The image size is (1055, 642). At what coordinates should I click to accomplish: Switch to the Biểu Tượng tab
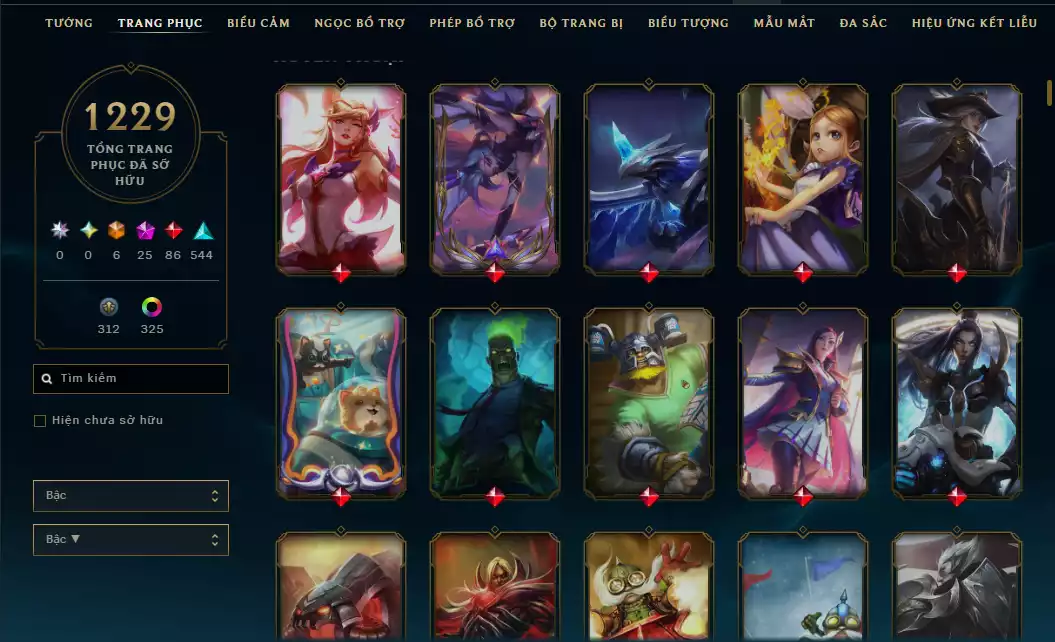[x=688, y=23]
